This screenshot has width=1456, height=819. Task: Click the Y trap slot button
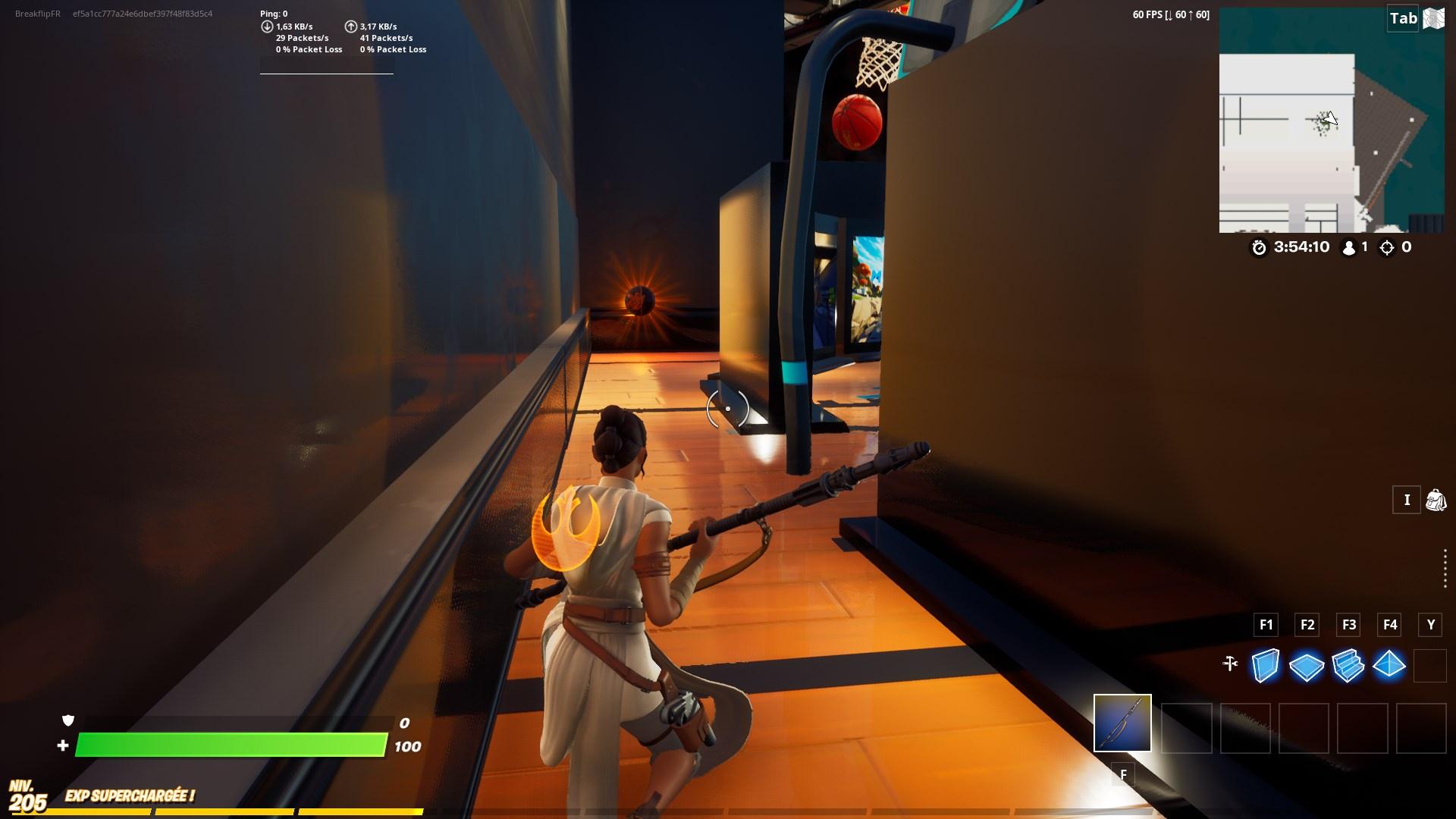[1431, 625]
